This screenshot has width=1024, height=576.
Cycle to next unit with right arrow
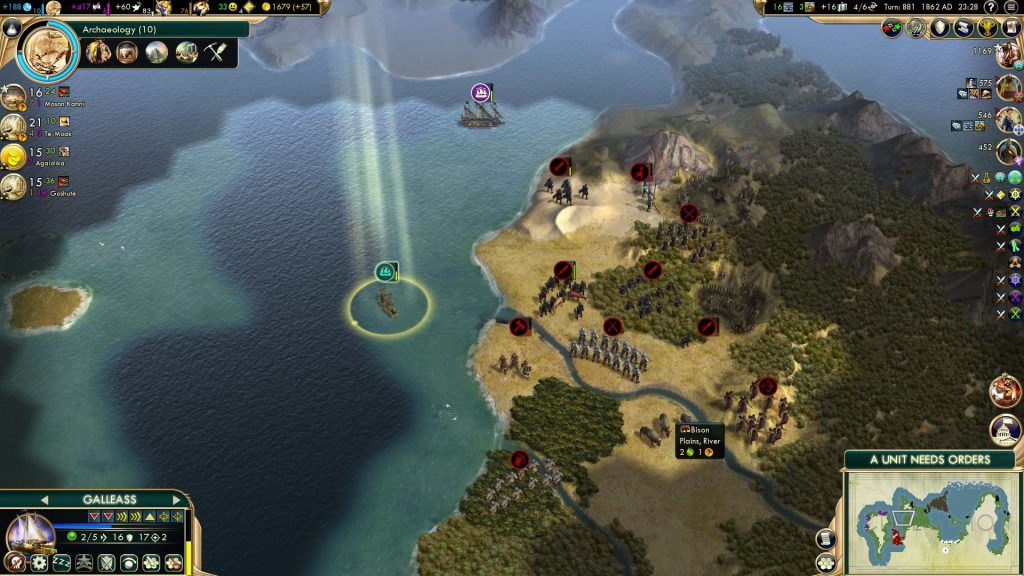point(176,499)
